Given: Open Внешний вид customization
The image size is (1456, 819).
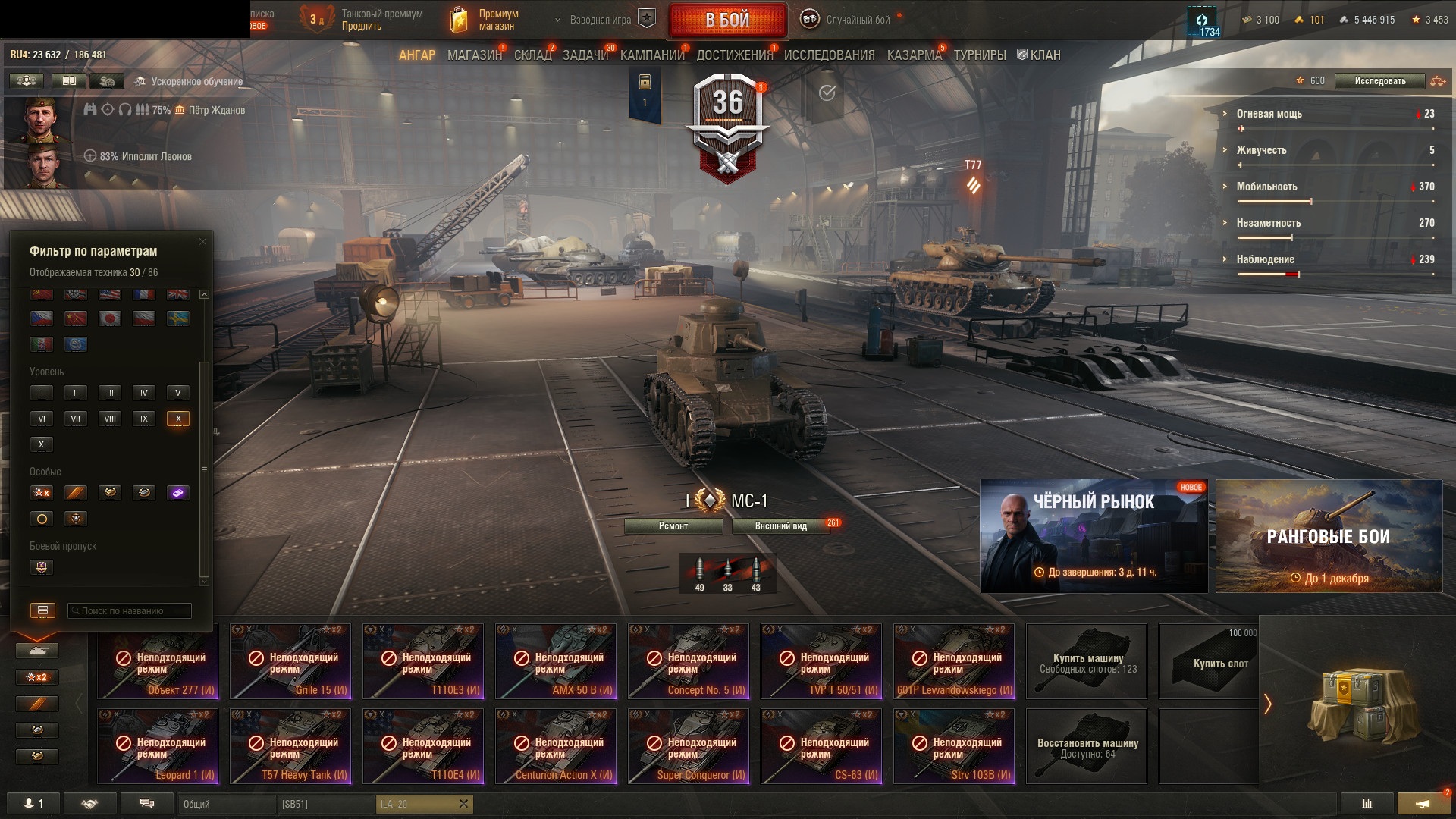Looking at the screenshot, I should pos(781,526).
